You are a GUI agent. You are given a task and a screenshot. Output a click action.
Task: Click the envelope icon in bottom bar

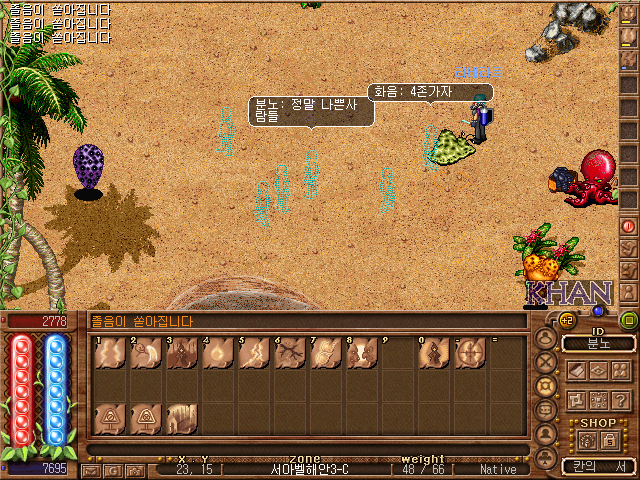[90, 470]
